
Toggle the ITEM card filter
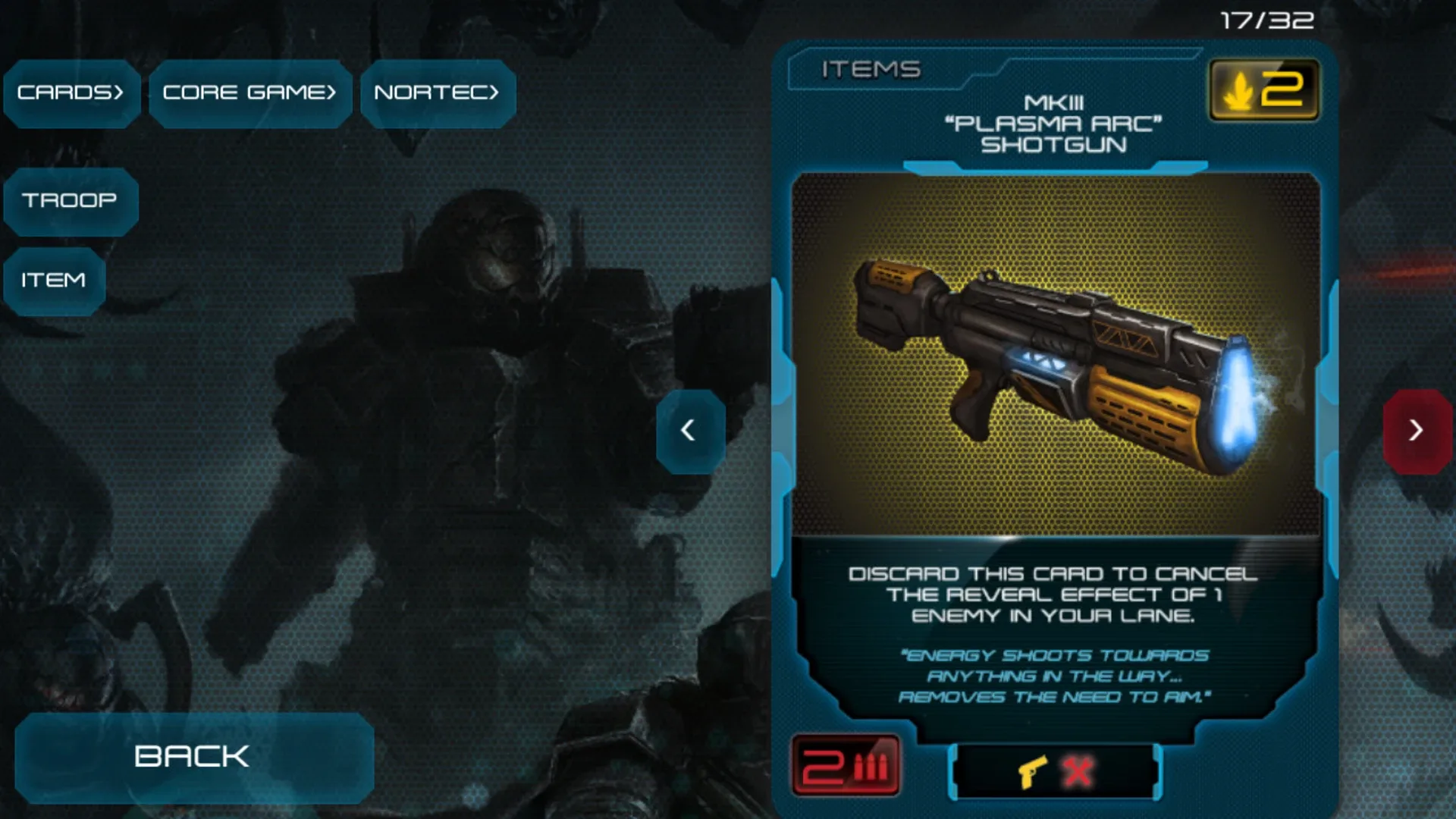53,281
